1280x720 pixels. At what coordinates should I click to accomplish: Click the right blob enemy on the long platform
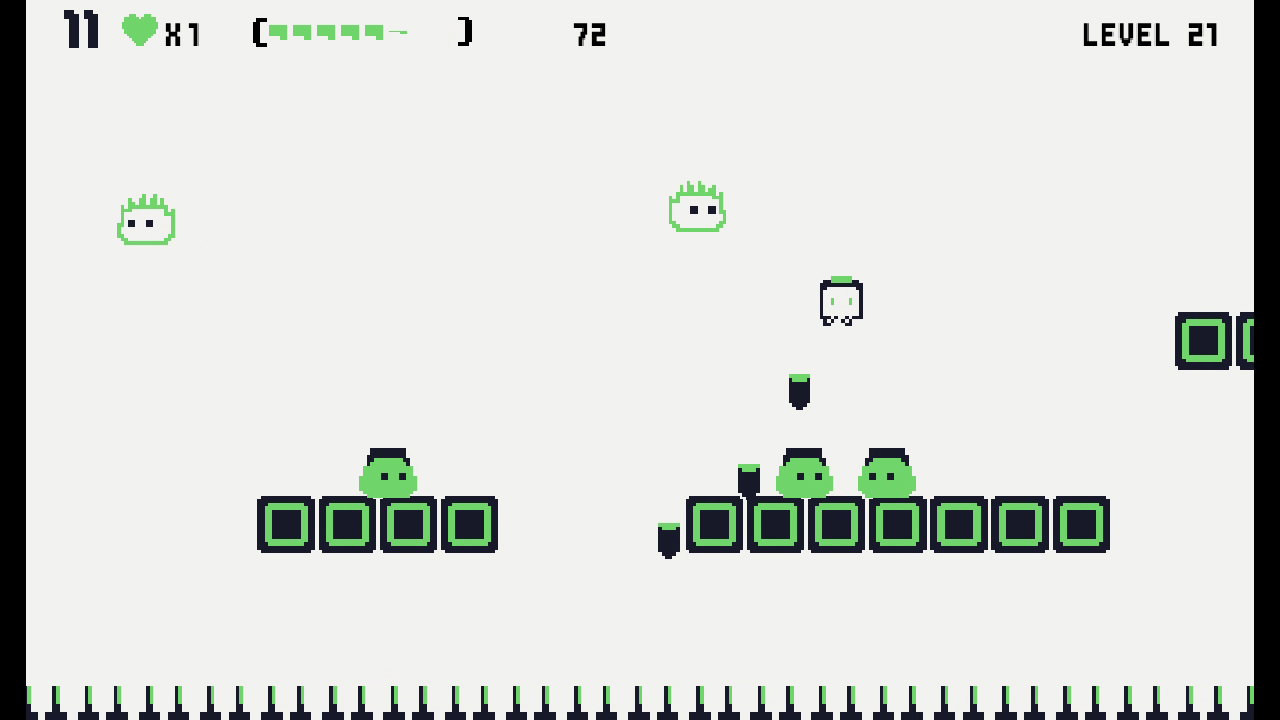click(x=888, y=479)
